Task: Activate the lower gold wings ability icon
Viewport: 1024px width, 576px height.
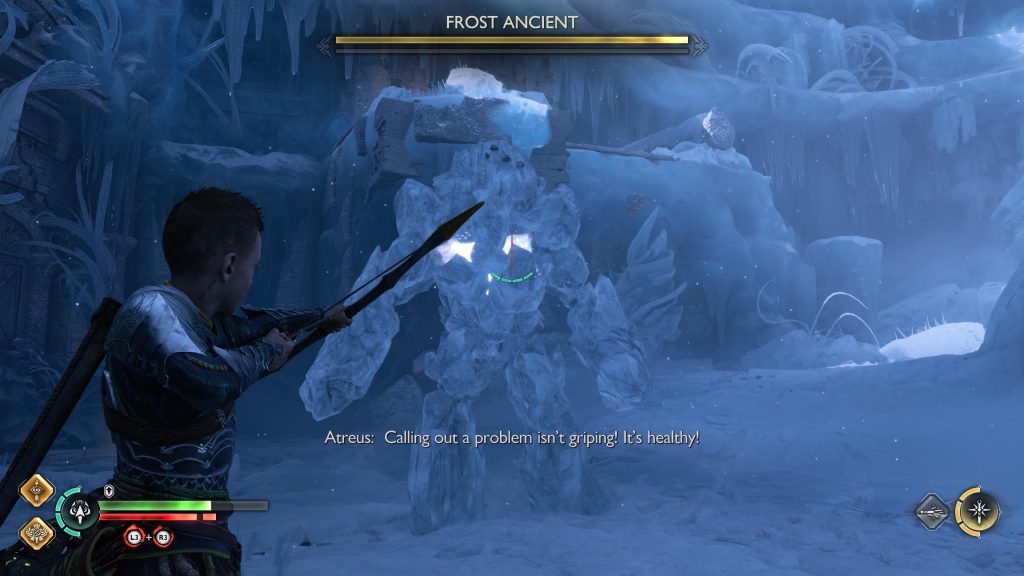Action: click(x=39, y=531)
